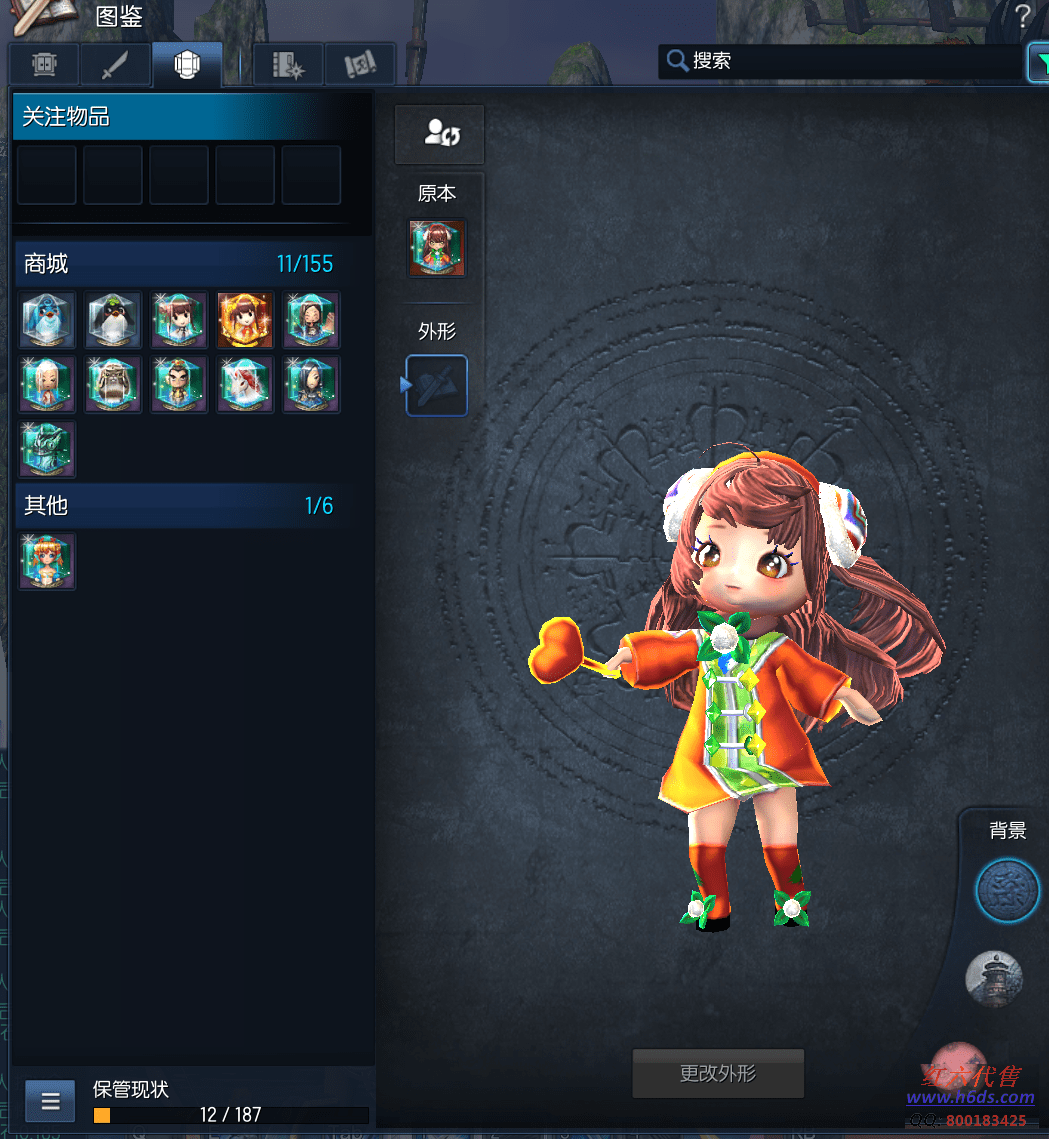Viewport: 1049px width, 1139px height.
Task: Select the teal dragon statue icon
Action: click(47, 449)
